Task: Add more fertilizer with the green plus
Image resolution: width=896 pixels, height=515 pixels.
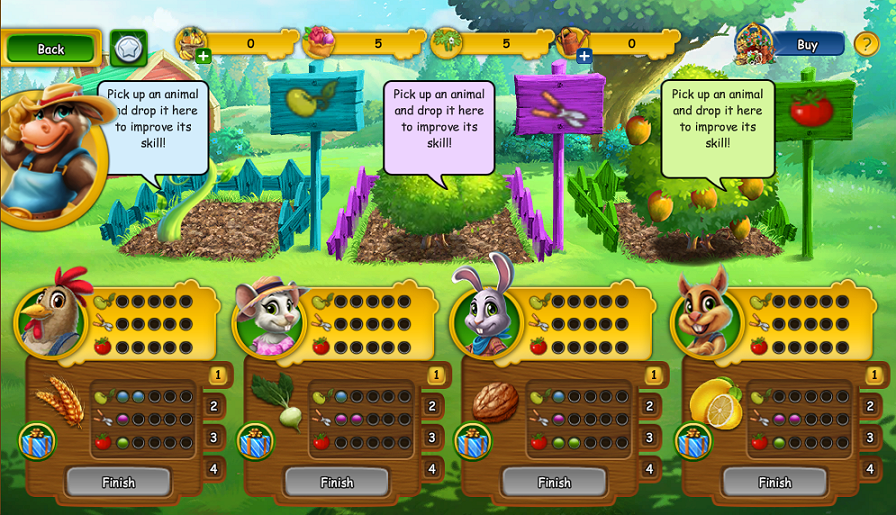Action: 203,56
